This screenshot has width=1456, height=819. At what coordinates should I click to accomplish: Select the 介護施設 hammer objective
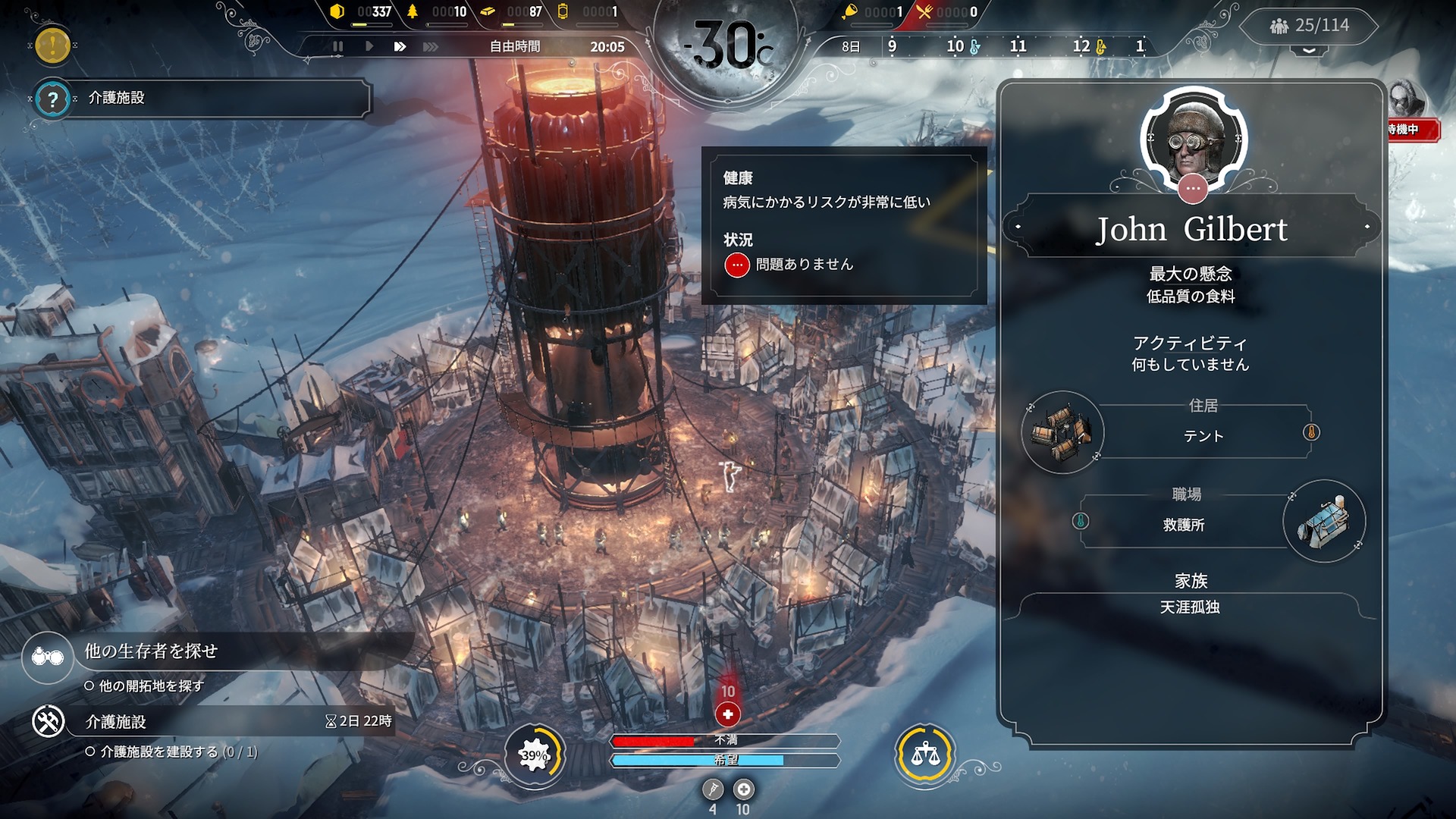point(48,721)
